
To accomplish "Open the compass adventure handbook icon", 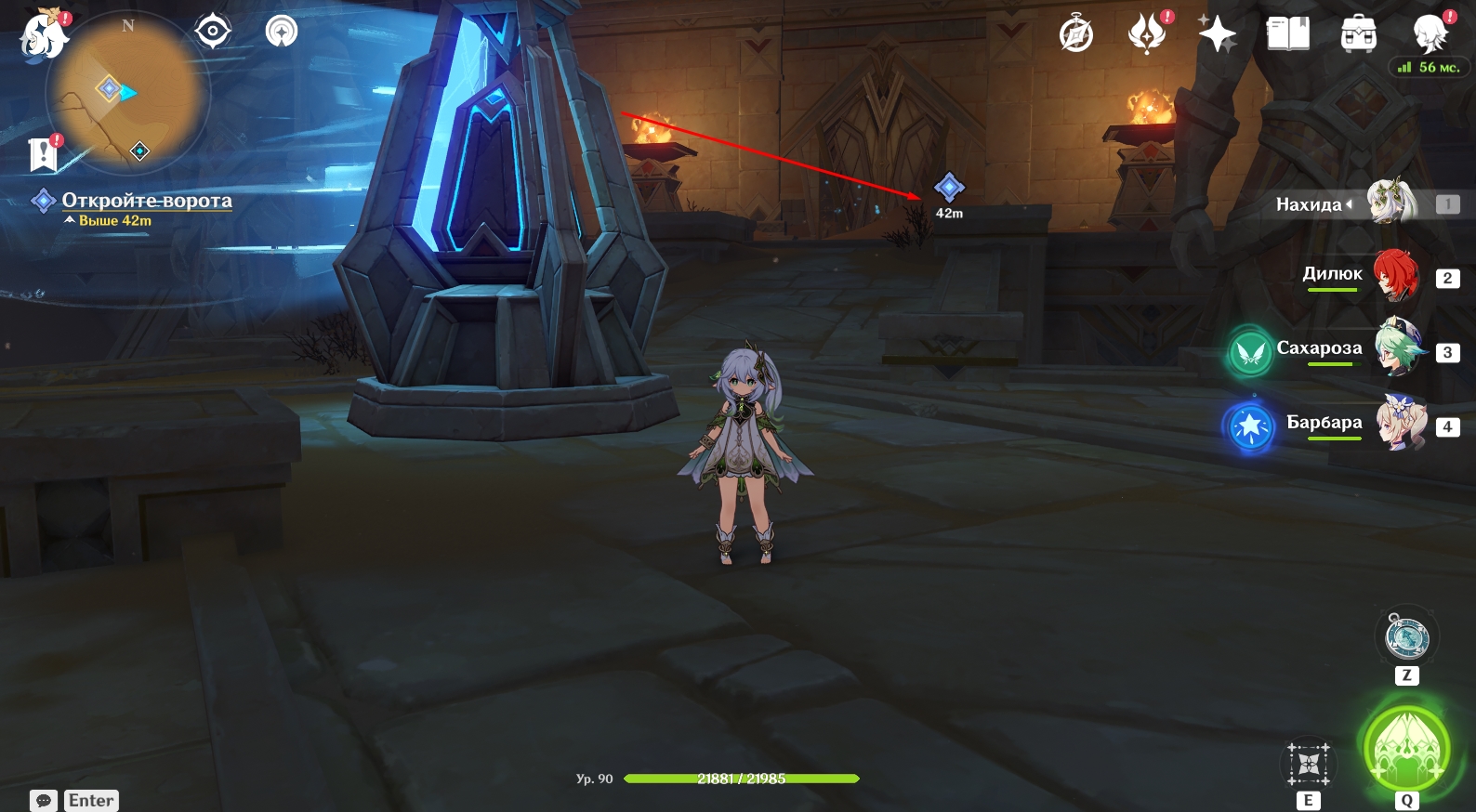I will pyautogui.click(x=1076, y=35).
